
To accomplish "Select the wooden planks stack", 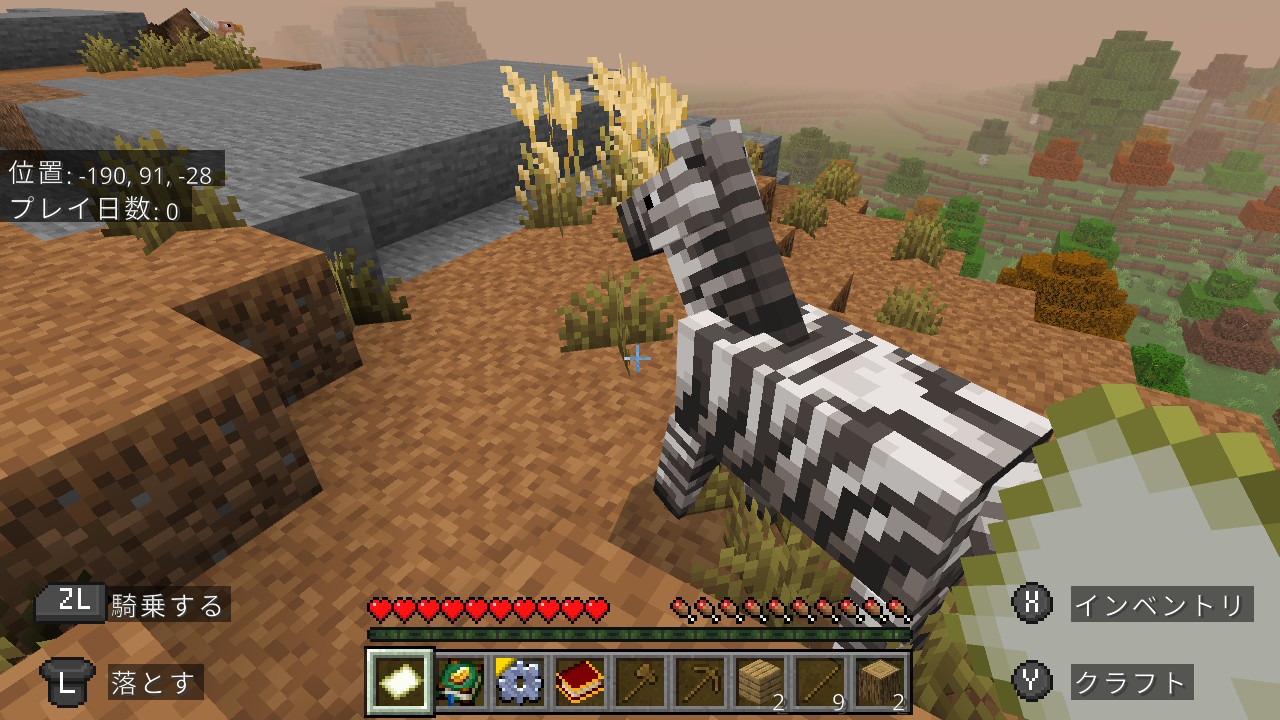I will pyautogui.click(x=760, y=683).
